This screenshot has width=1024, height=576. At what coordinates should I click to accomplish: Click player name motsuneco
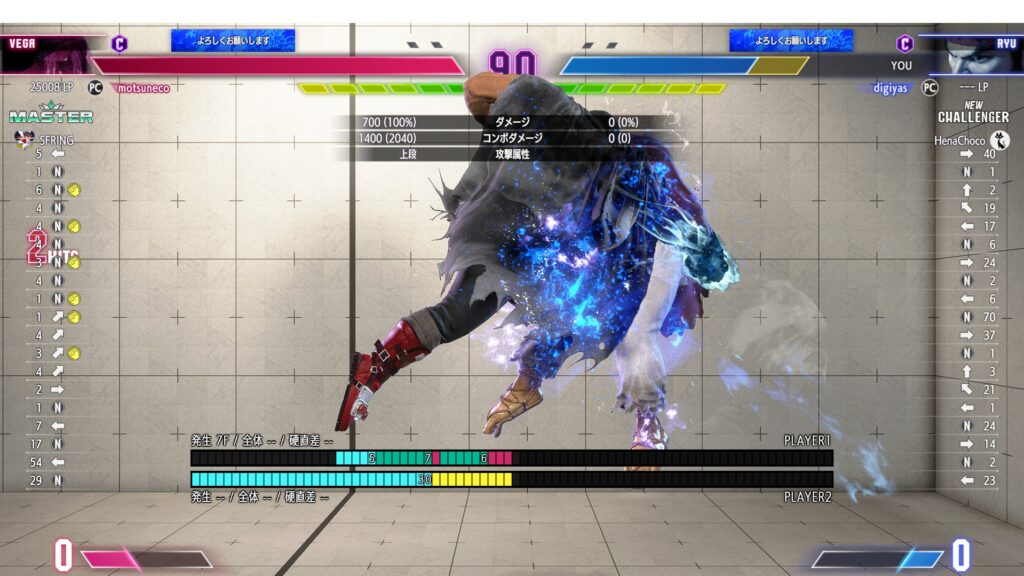pos(143,88)
